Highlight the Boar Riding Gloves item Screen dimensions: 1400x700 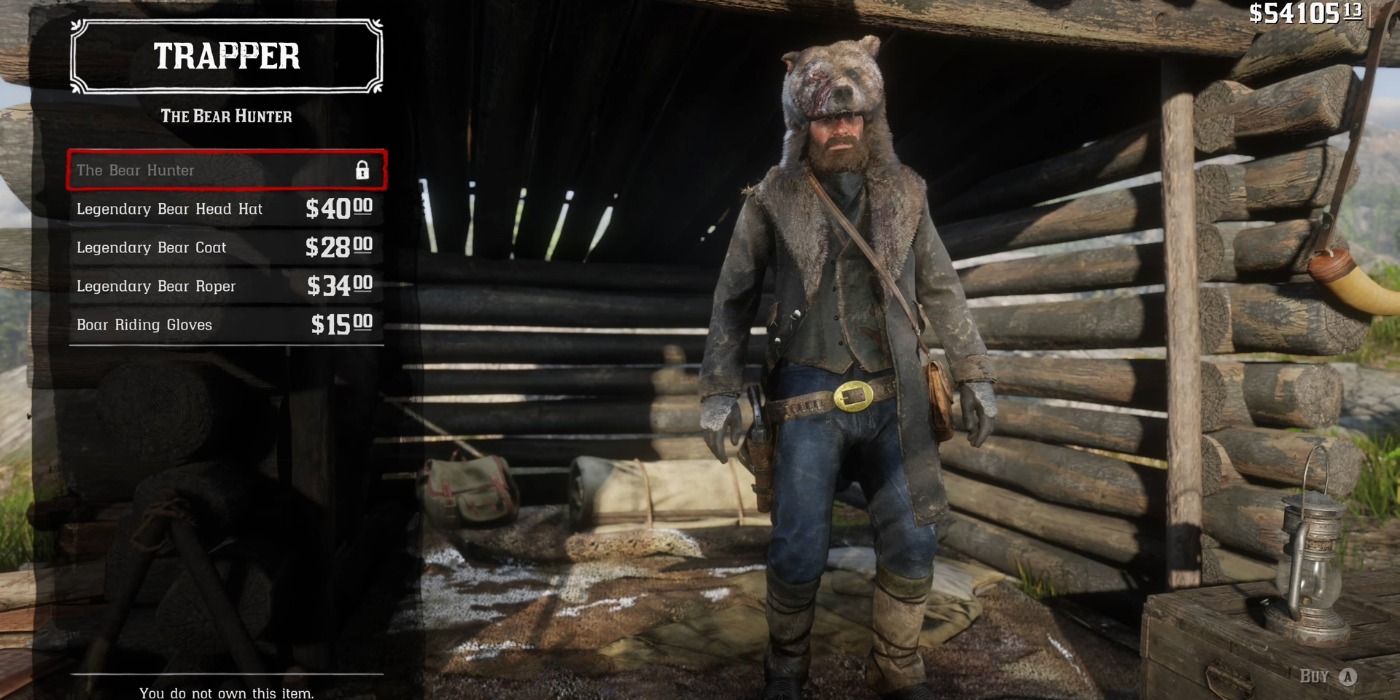coord(226,325)
